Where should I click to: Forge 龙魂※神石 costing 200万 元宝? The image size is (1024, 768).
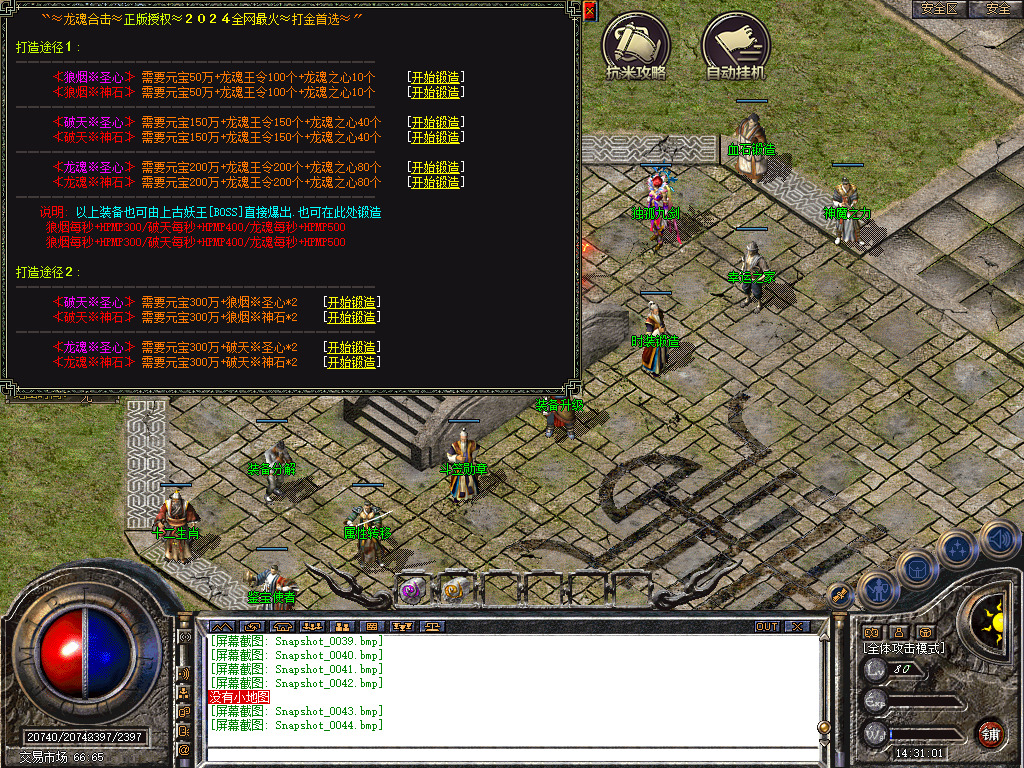(x=435, y=183)
